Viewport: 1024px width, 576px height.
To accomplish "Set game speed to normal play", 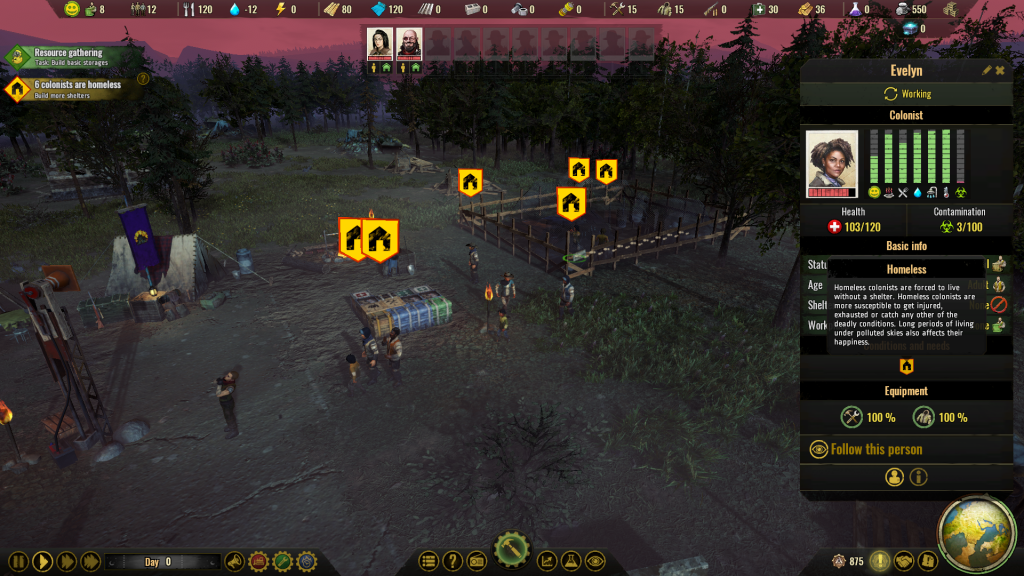I will pyautogui.click(x=42, y=562).
